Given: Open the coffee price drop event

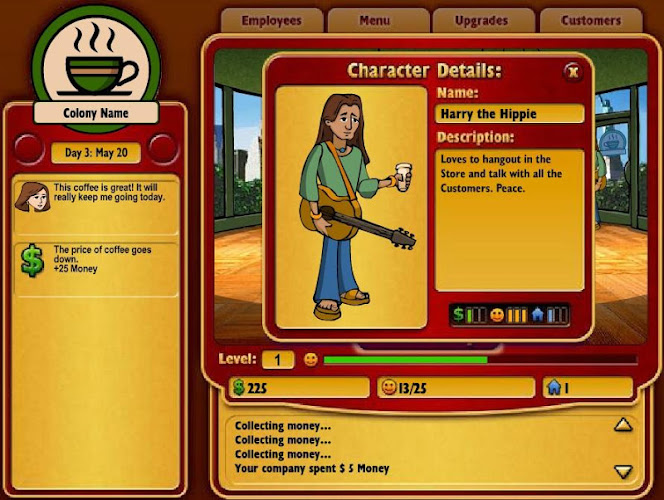Looking at the screenshot, I should (96, 261).
